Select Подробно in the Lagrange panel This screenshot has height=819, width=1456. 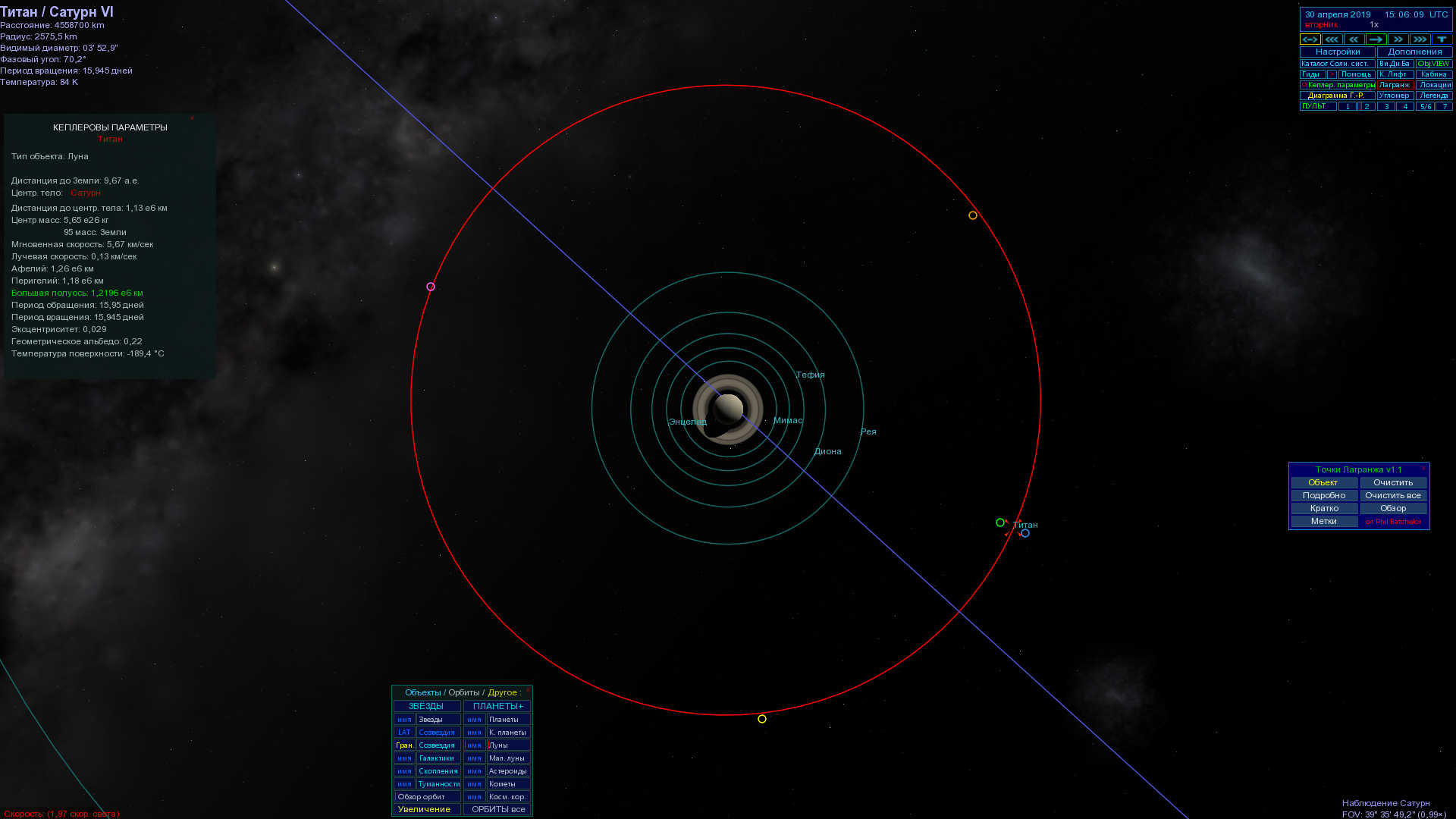point(1324,495)
